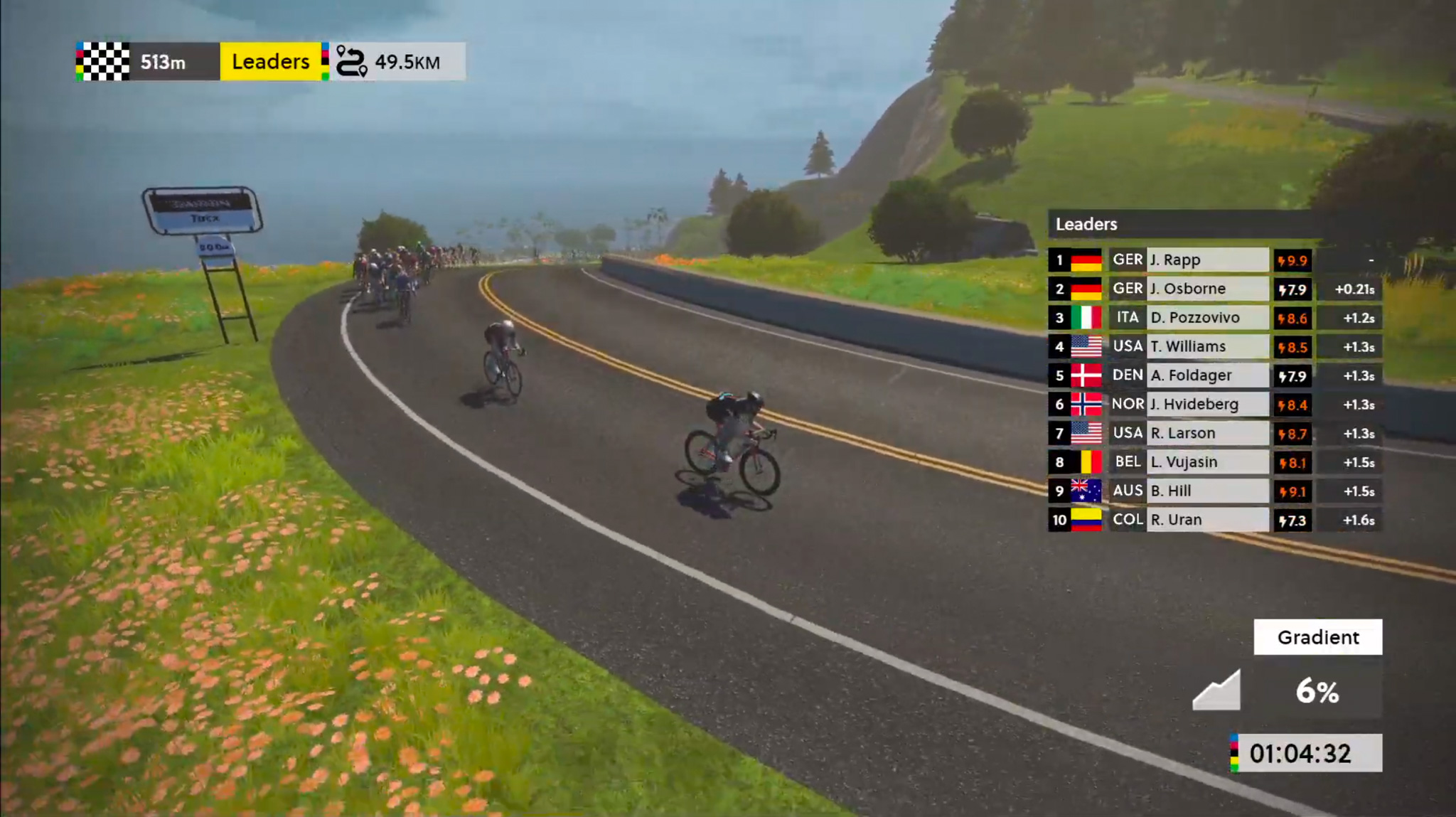Pick A. Foldager in the Leaders list
The height and width of the screenshot is (817, 1456).
[1207, 375]
